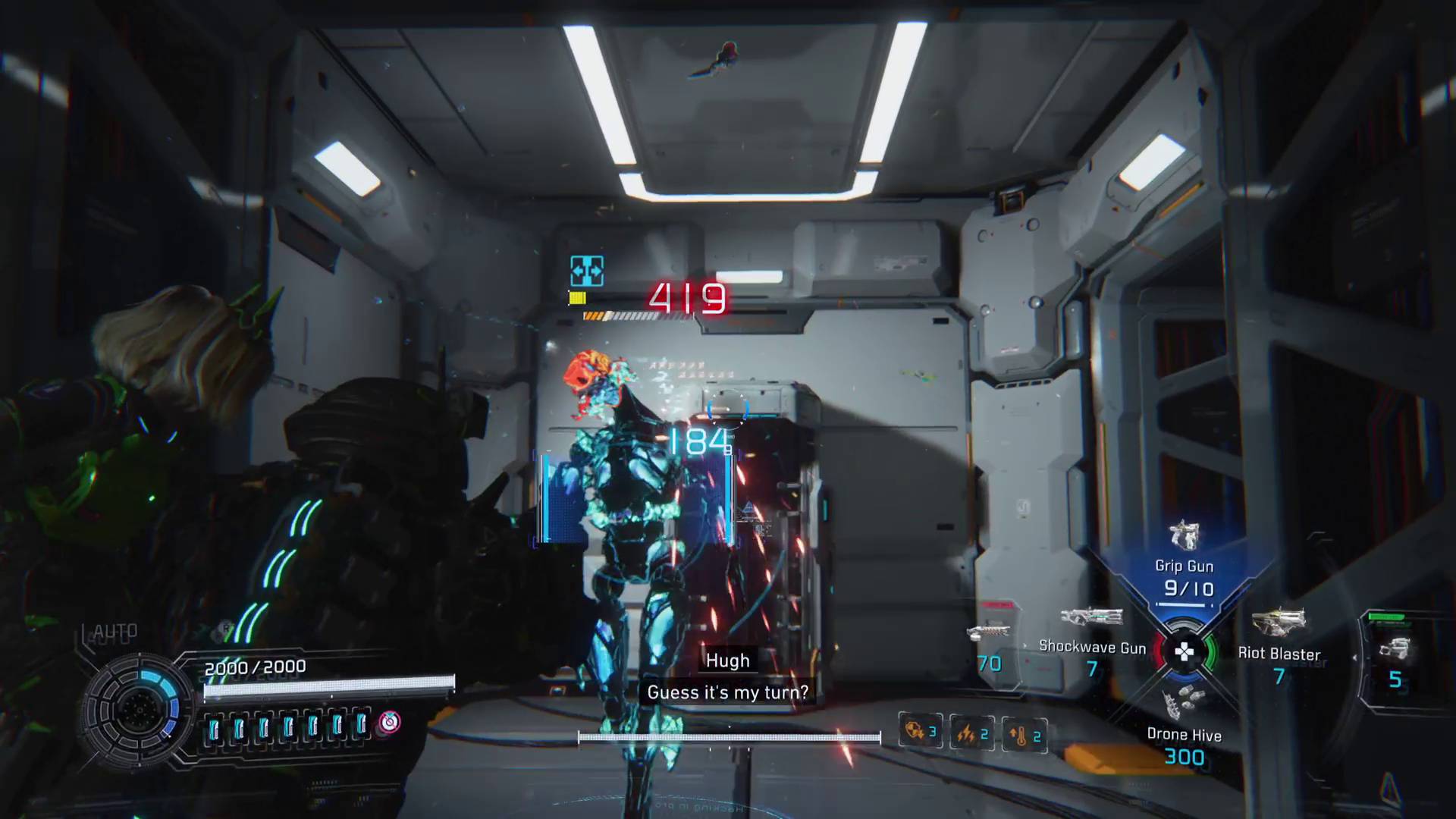The image size is (1456, 819).
Task: Click the defense-down consumable icon with count 3
Action: (x=919, y=730)
